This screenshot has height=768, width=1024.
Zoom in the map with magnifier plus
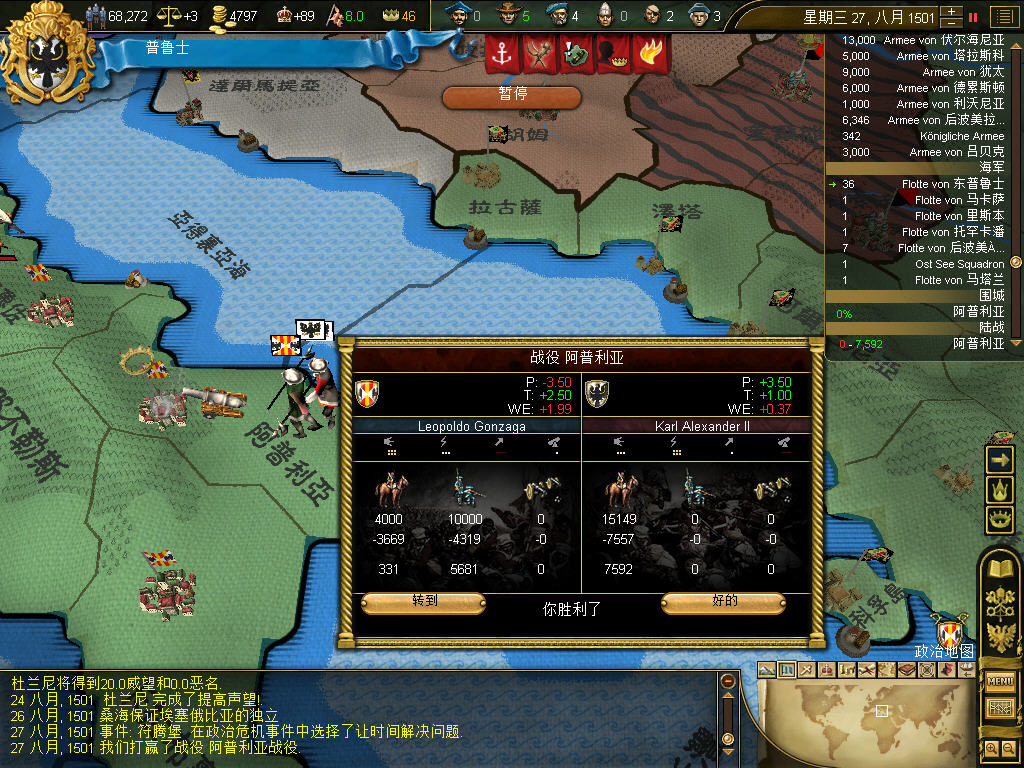click(x=991, y=747)
